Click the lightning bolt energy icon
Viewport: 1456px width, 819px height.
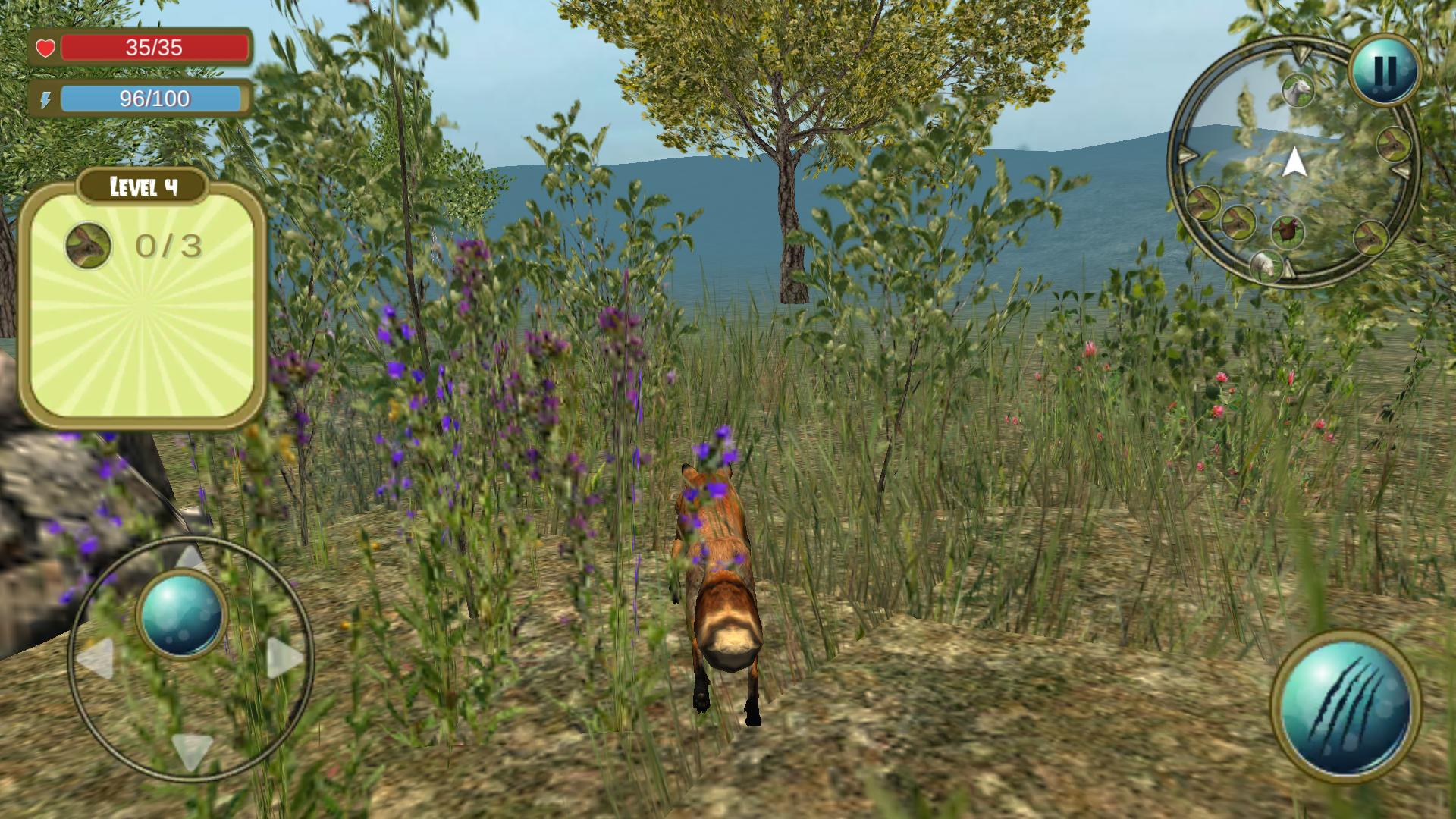click(47, 99)
